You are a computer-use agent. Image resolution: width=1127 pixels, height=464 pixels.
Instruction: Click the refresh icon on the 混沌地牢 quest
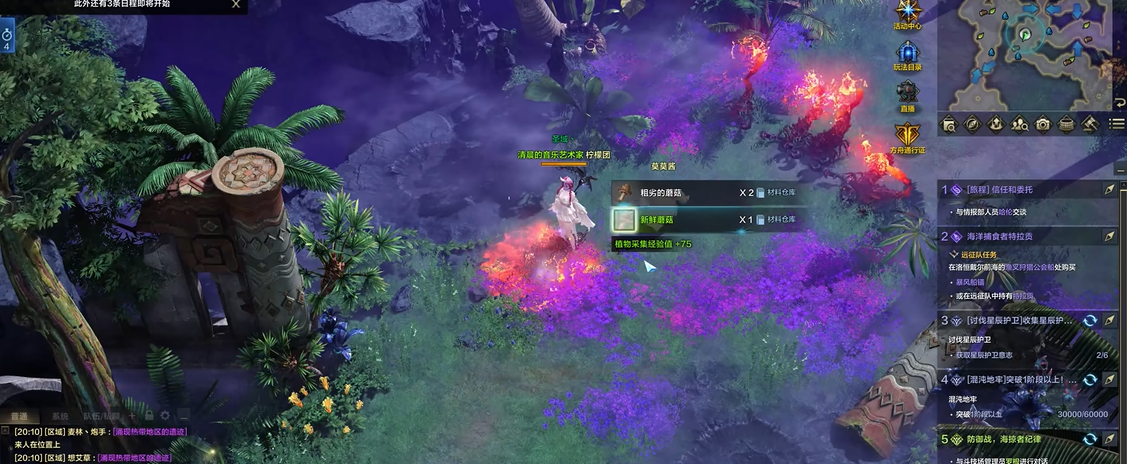pyautogui.click(x=1090, y=380)
